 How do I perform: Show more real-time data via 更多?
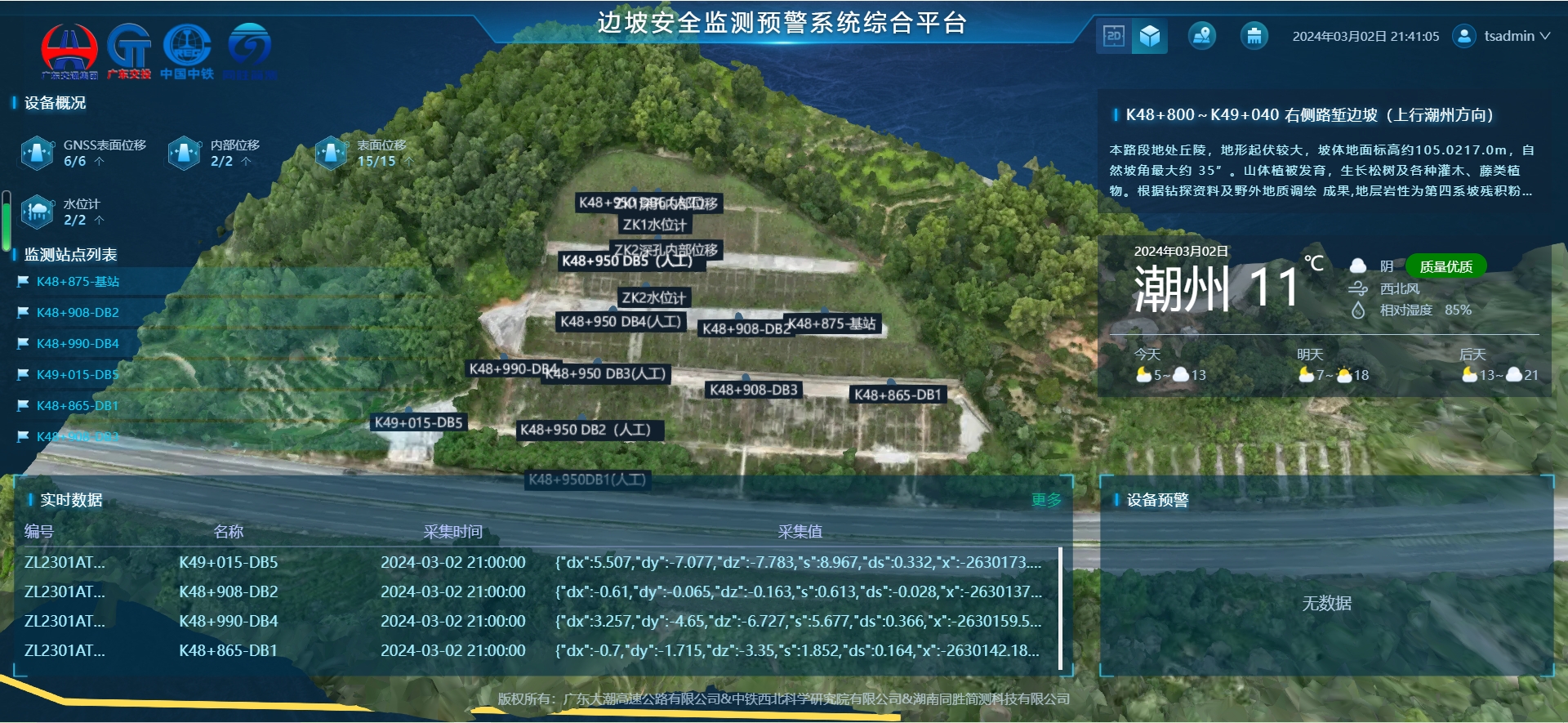click(1046, 500)
